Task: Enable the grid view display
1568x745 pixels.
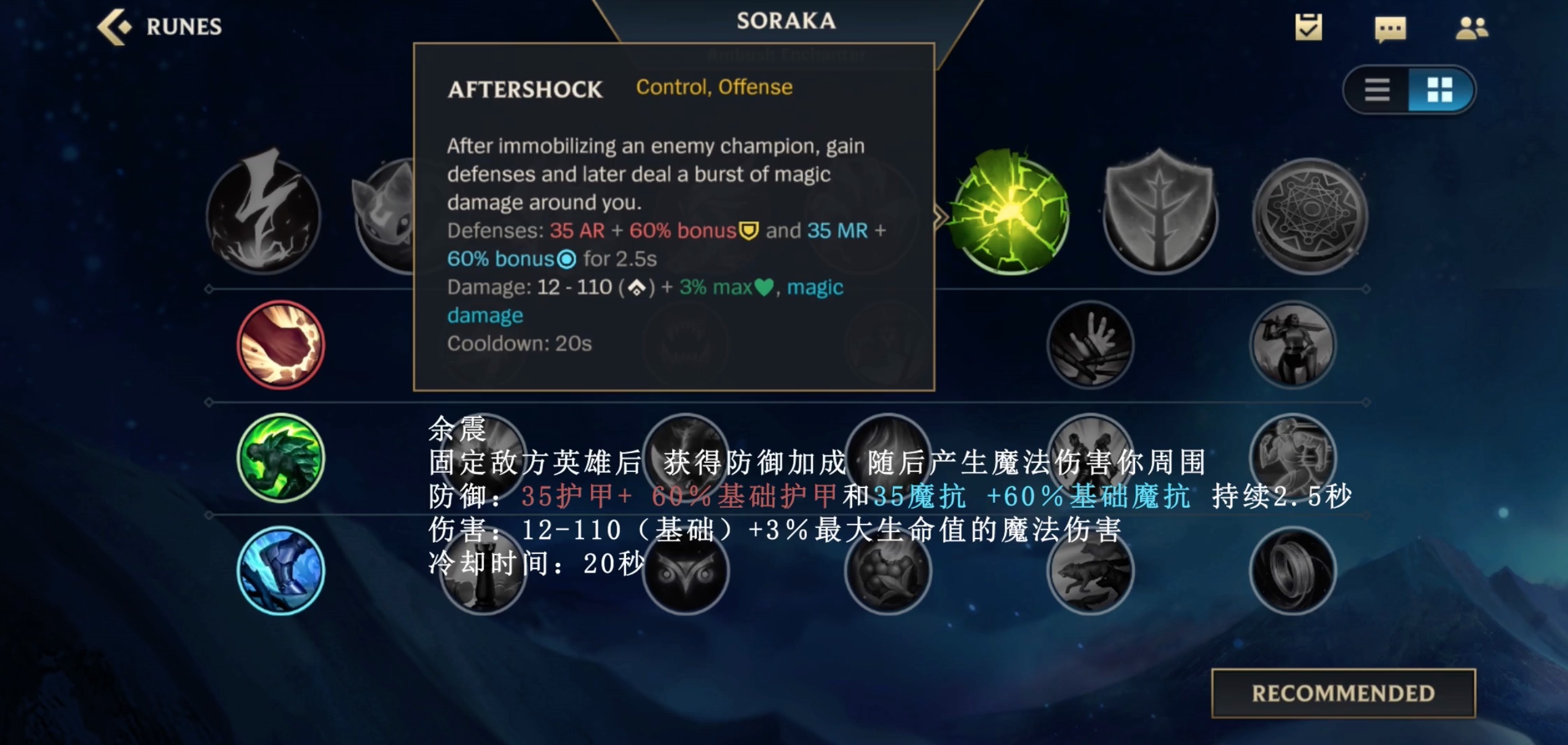Action: (x=1442, y=89)
